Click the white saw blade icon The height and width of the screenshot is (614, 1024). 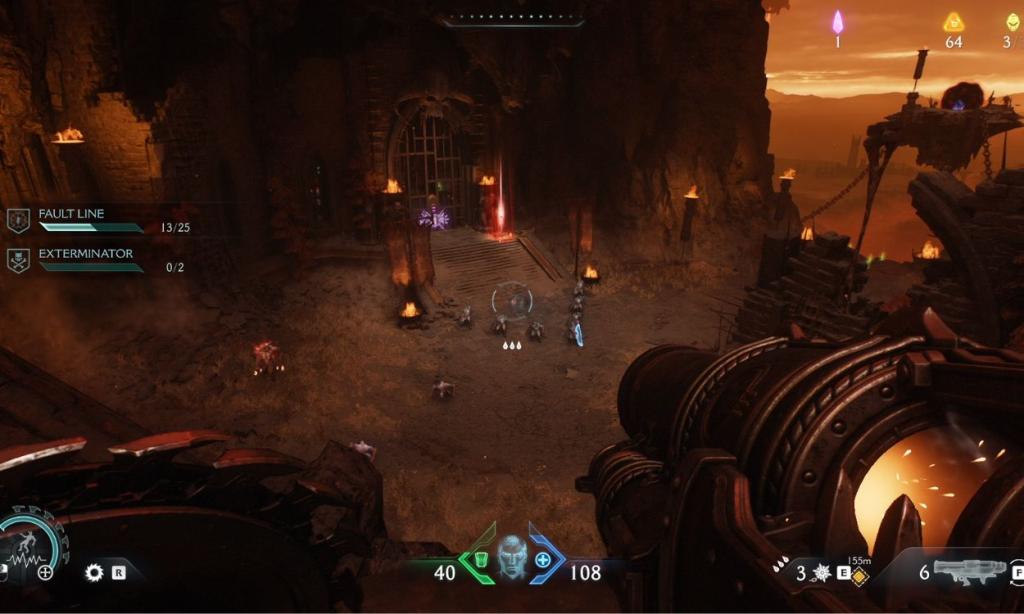pyautogui.click(x=95, y=572)
